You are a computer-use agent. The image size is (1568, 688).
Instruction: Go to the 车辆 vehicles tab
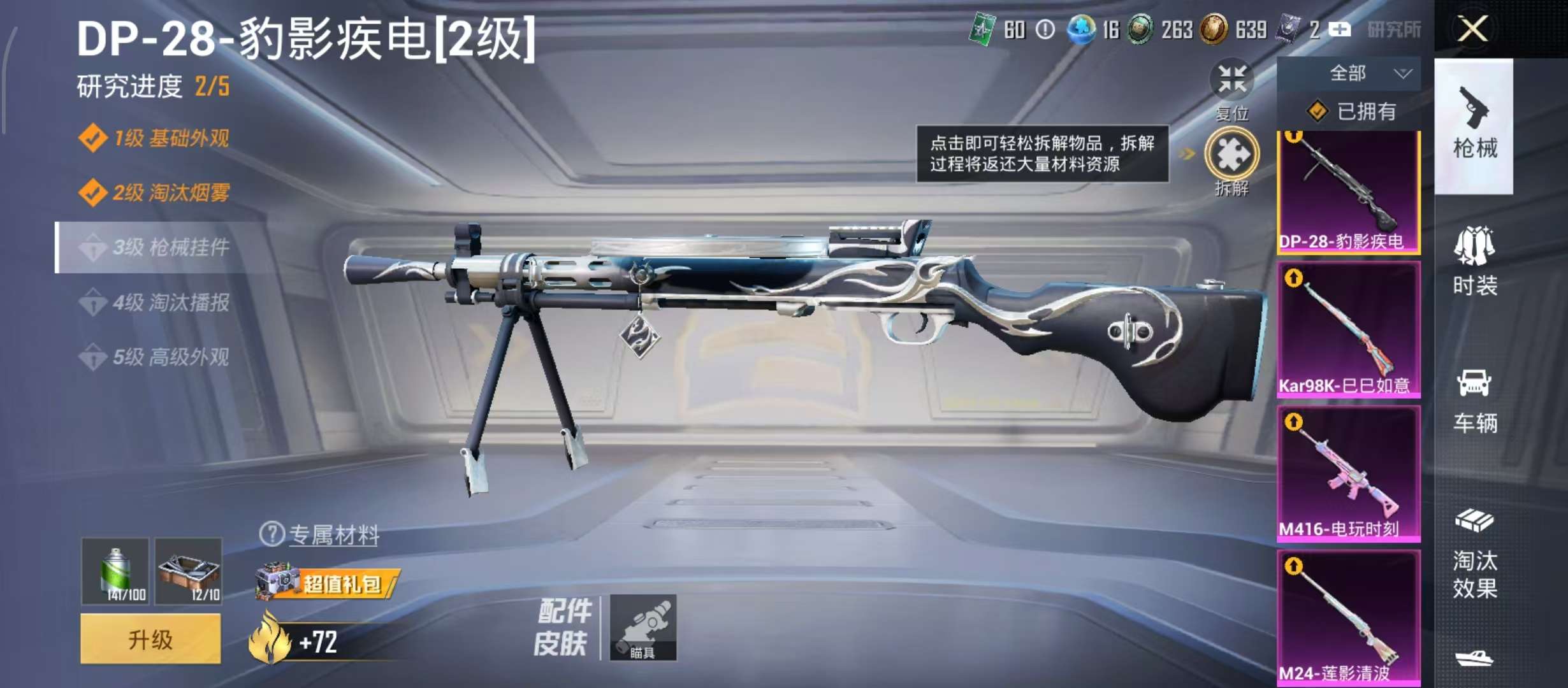(1474, 400)
